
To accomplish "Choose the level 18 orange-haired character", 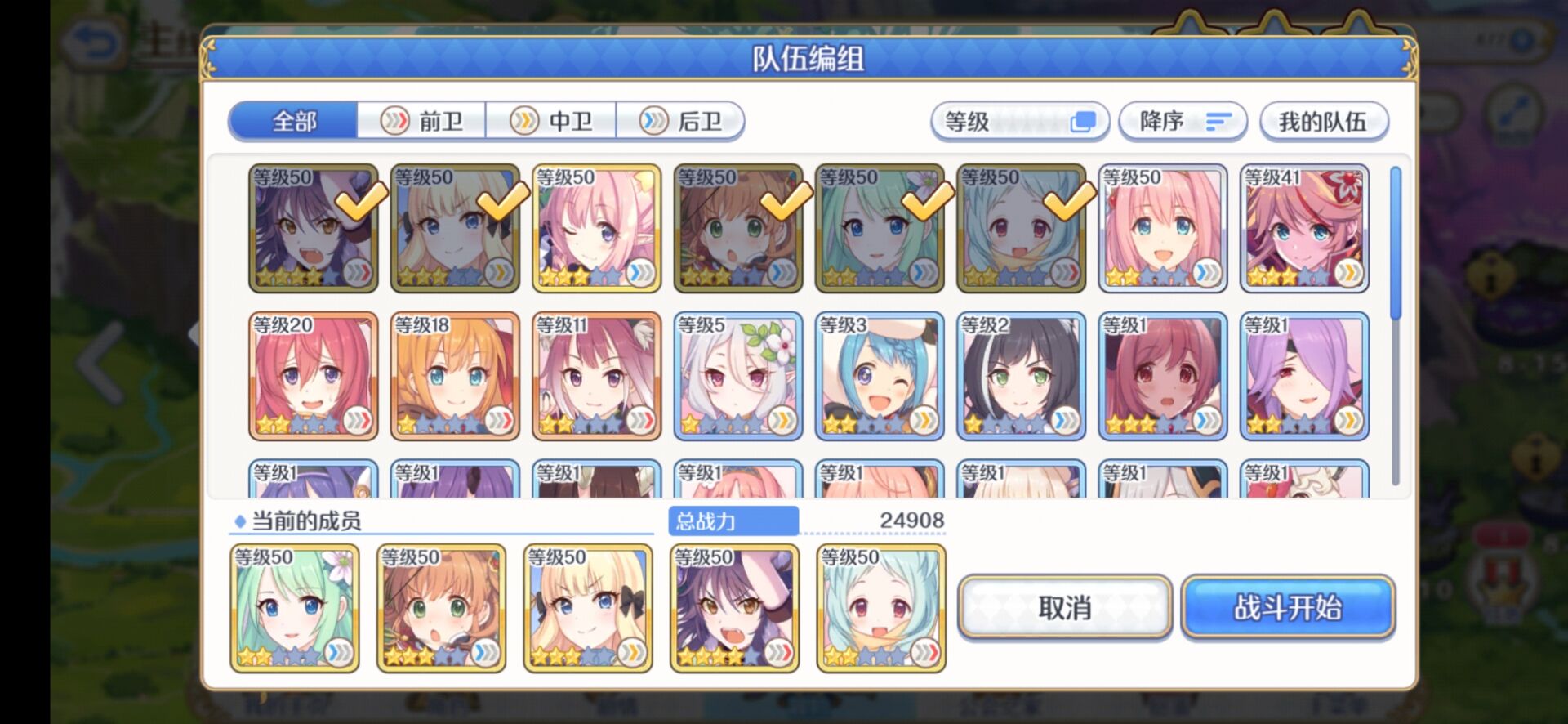I will click(454, 376).
